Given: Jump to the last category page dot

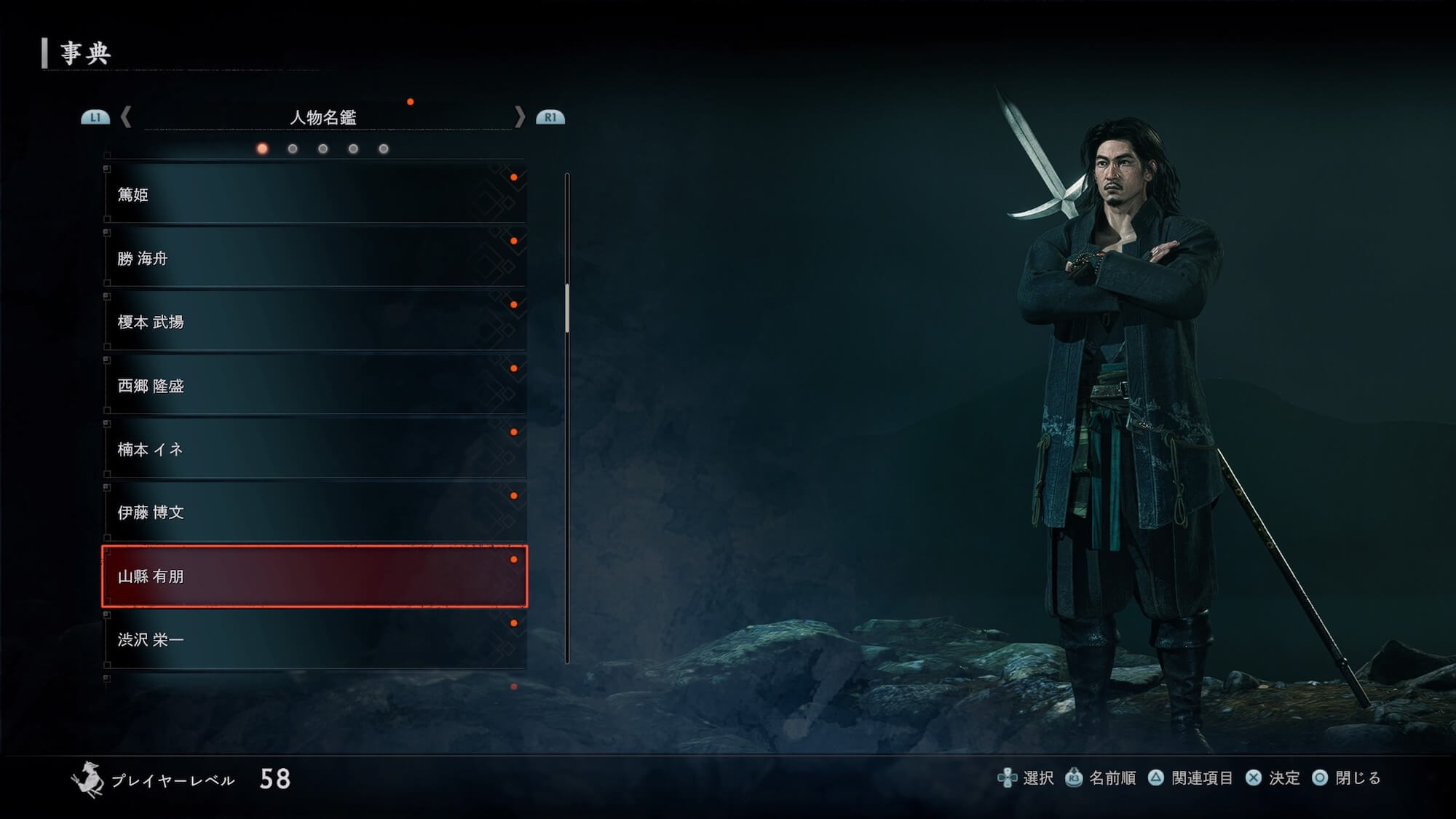Looking at the screenshot, I should 384,149.
